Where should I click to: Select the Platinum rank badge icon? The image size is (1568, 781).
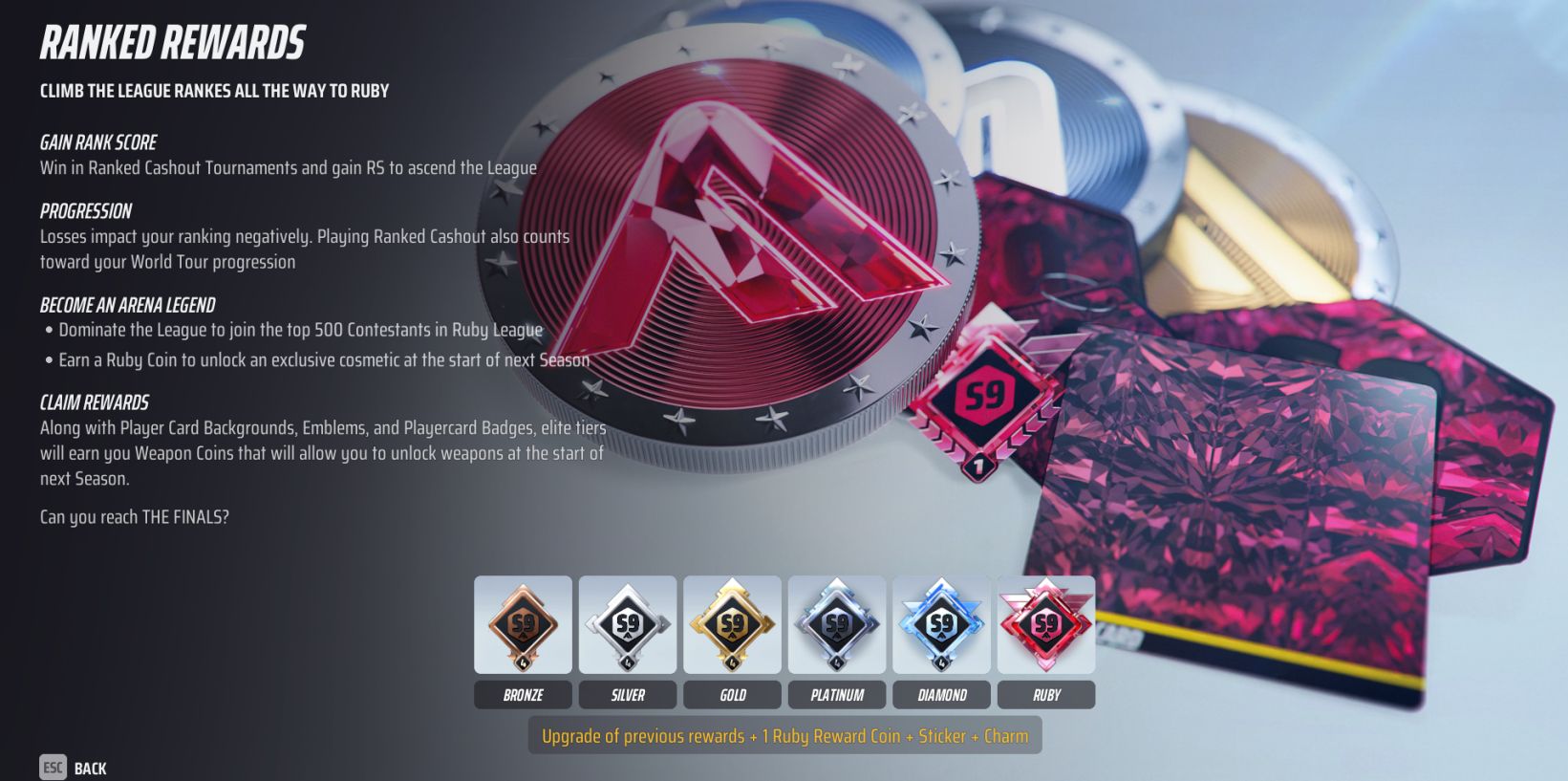[x=837, y=625]
